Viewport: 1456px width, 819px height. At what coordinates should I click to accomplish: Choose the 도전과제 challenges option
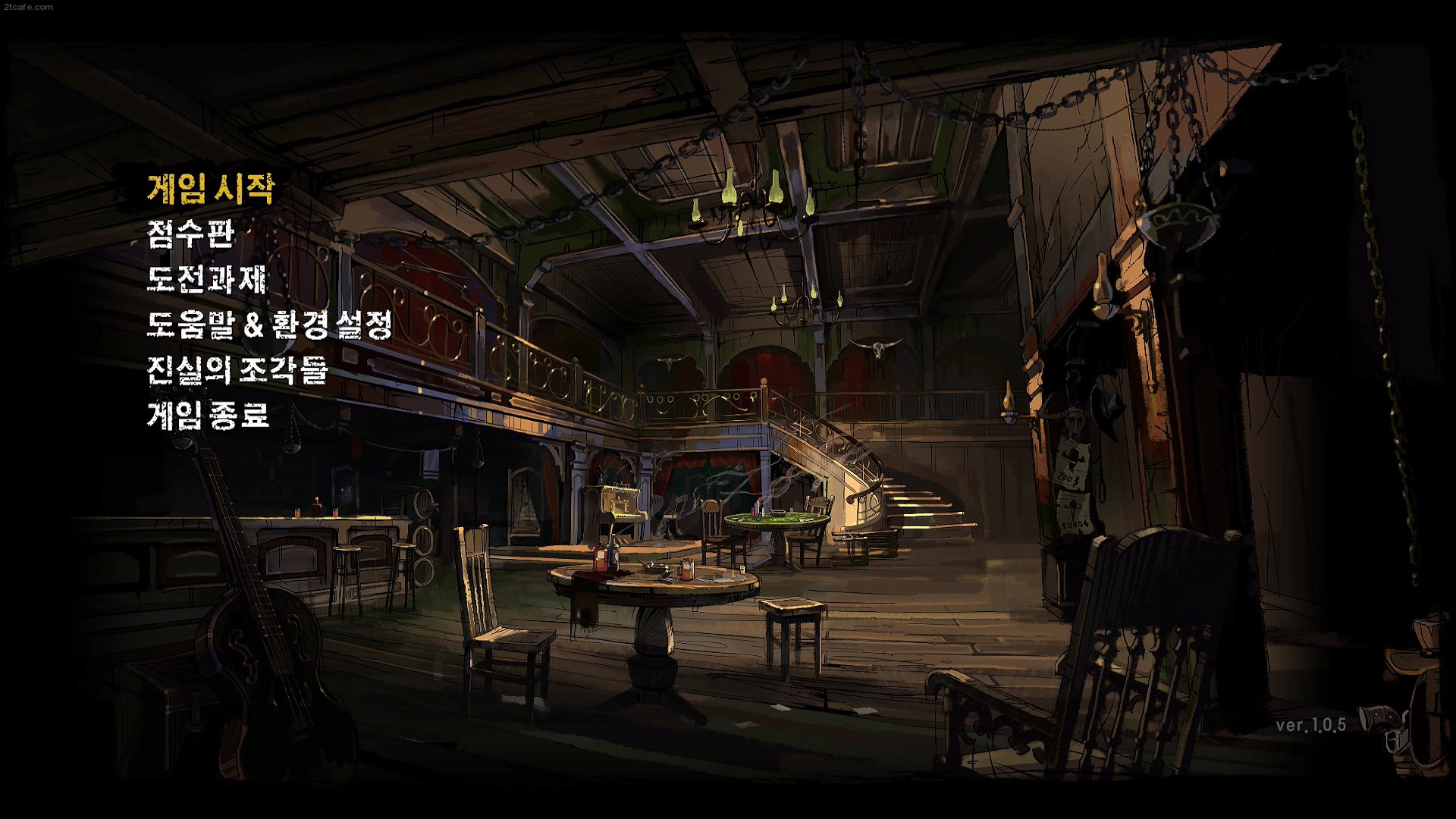[206, 279]
